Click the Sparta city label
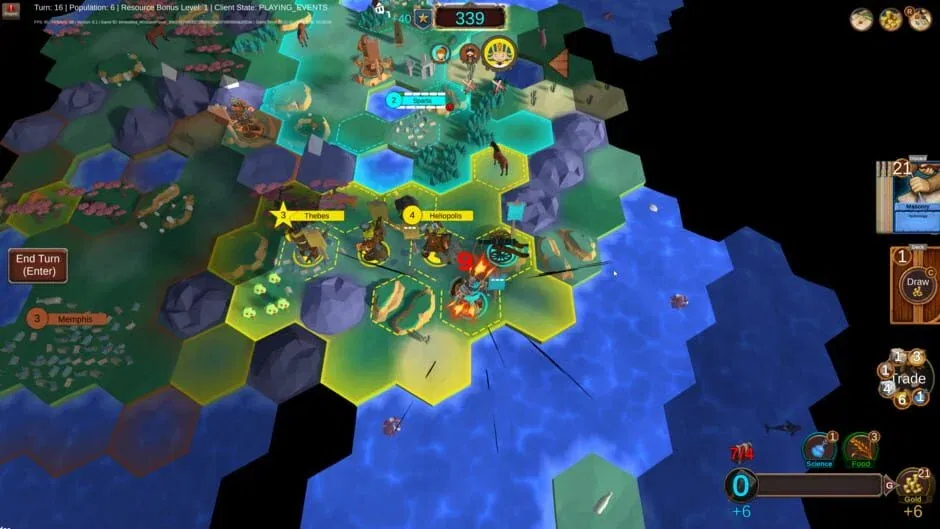This screenshot has height=529, width=940. tap(420, 99)
